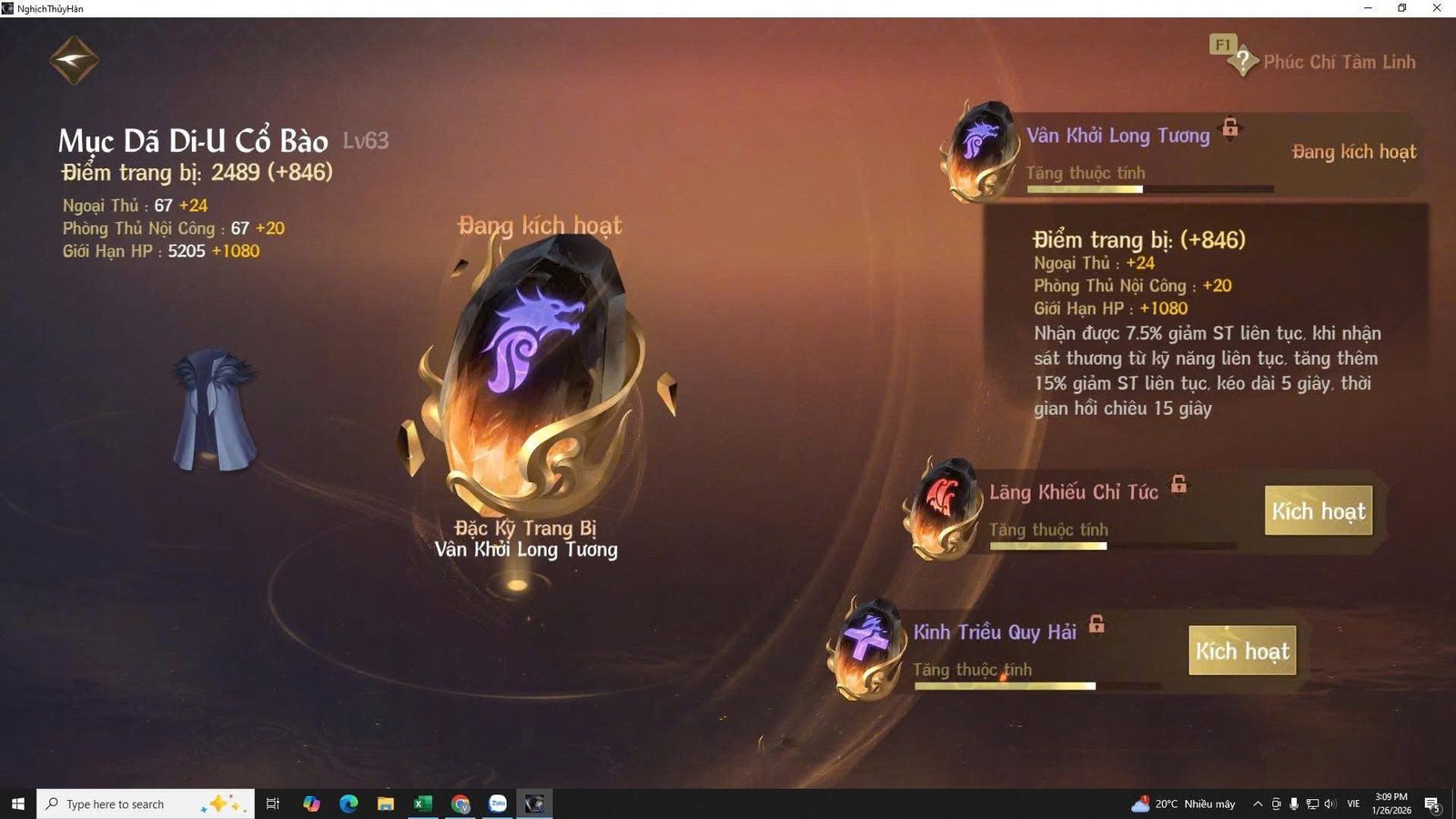The width and height of the screenshot is (1456, 819).
Task: Open the VIE language switcher
Action: coord(1353,804)
